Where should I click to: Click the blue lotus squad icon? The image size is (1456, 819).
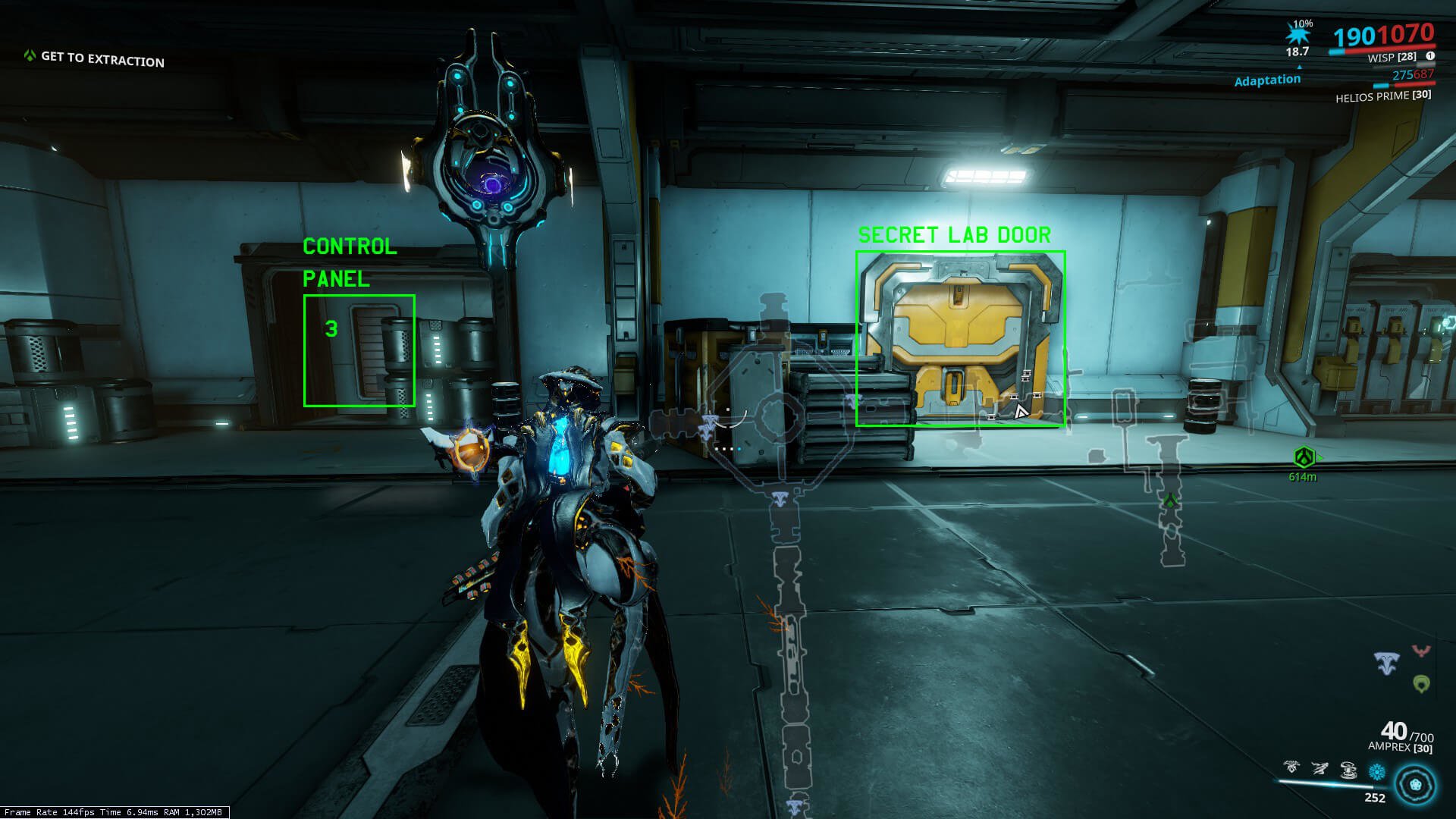tap(1386, 664)
